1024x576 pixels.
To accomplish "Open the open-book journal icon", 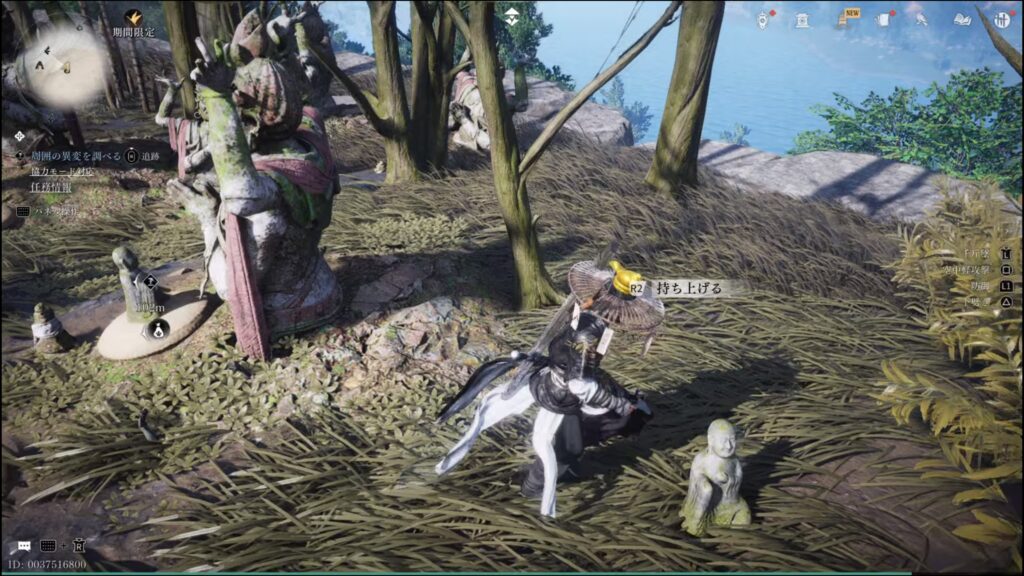I will pos(962,19).
